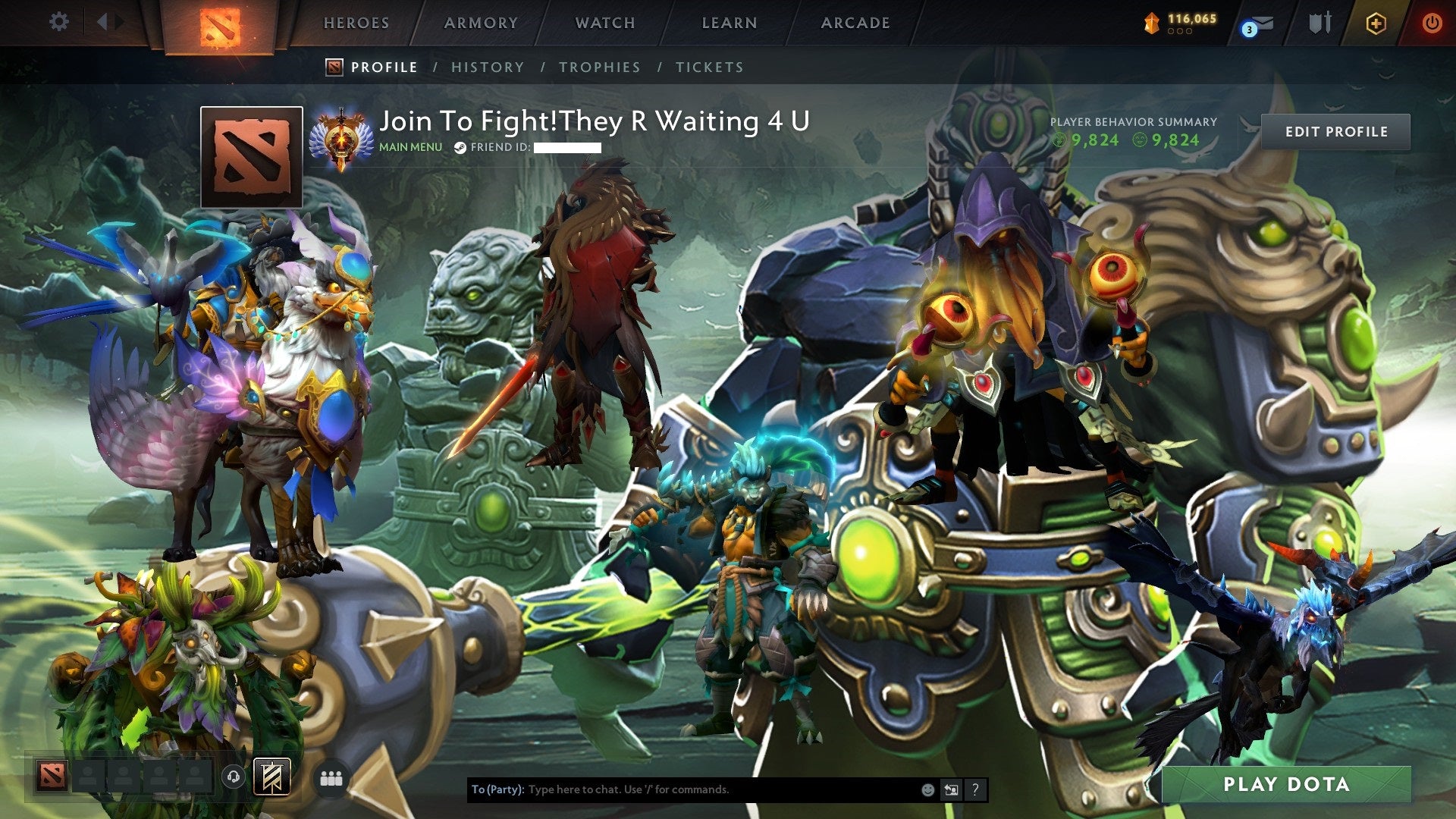1456x819 pixels.
Task: Select the armory shield and sword icon
Action: point(1319,23)
